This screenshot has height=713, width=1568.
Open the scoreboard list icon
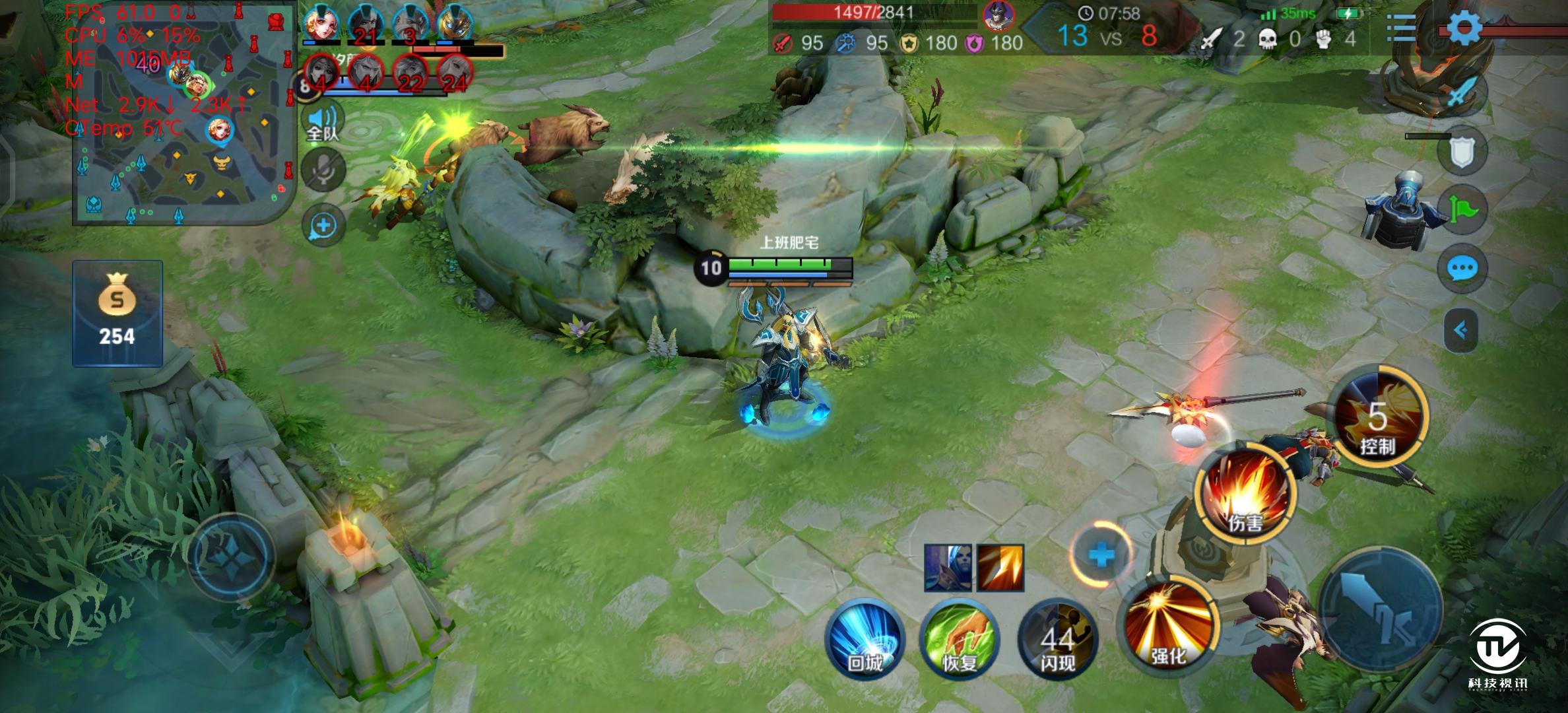point(1399,28)
